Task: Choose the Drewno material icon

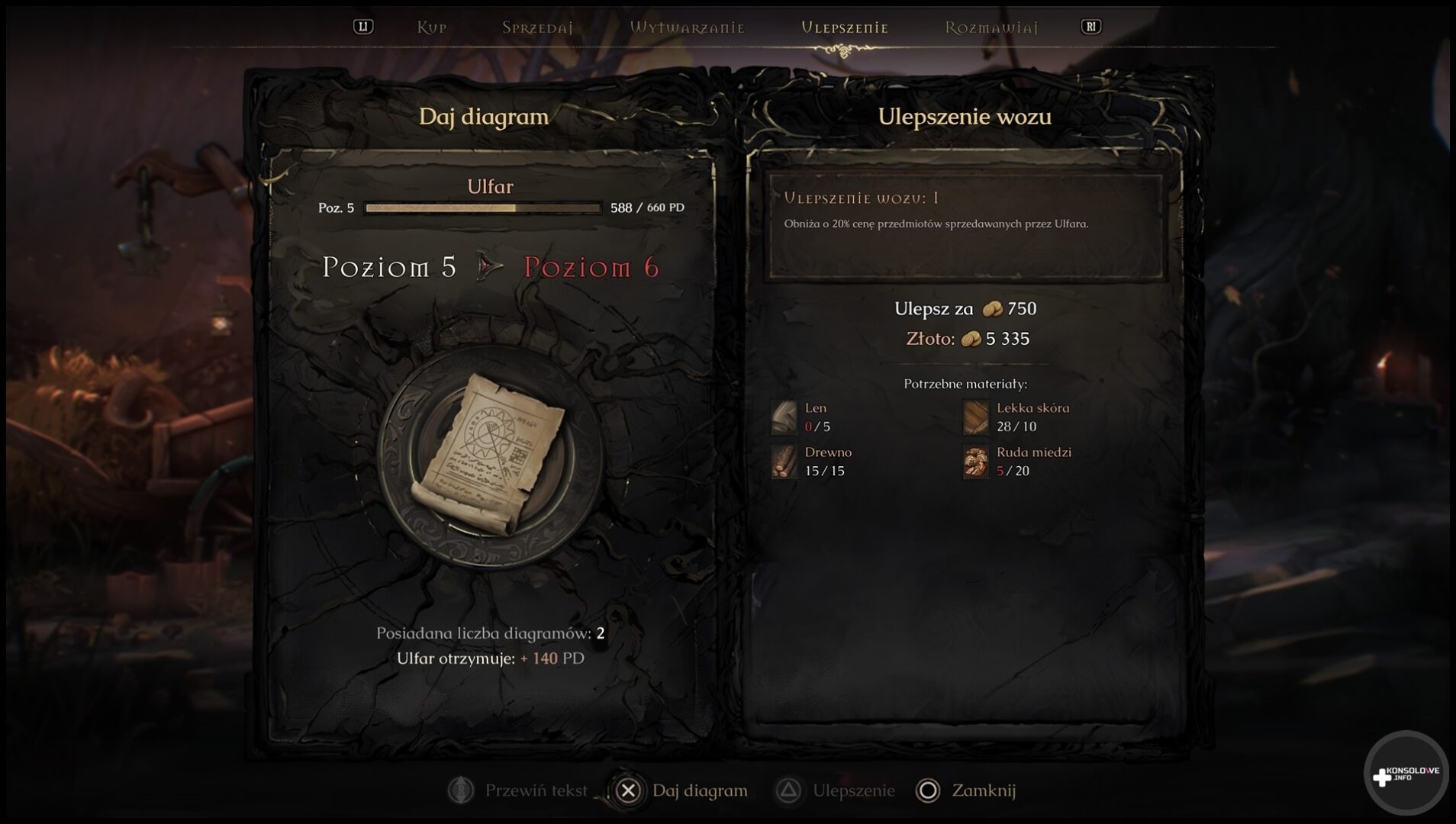Action: [x=784, y=462]
